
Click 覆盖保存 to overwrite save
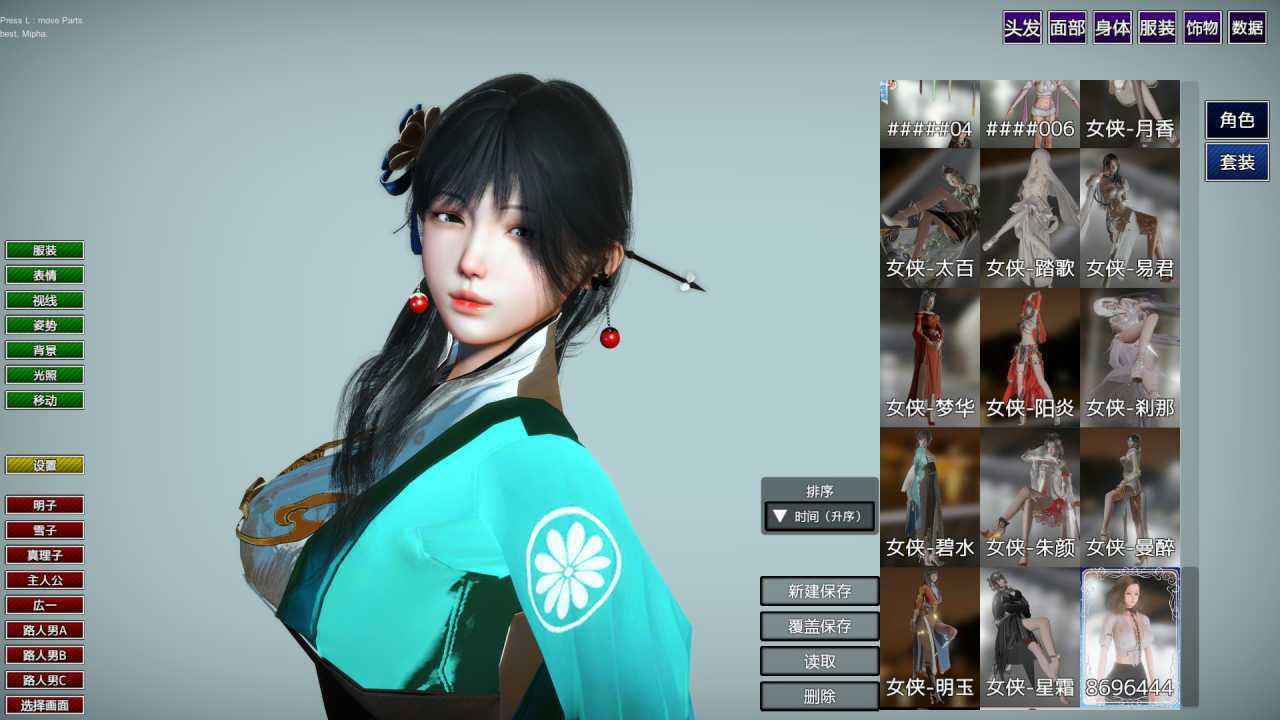819,626
